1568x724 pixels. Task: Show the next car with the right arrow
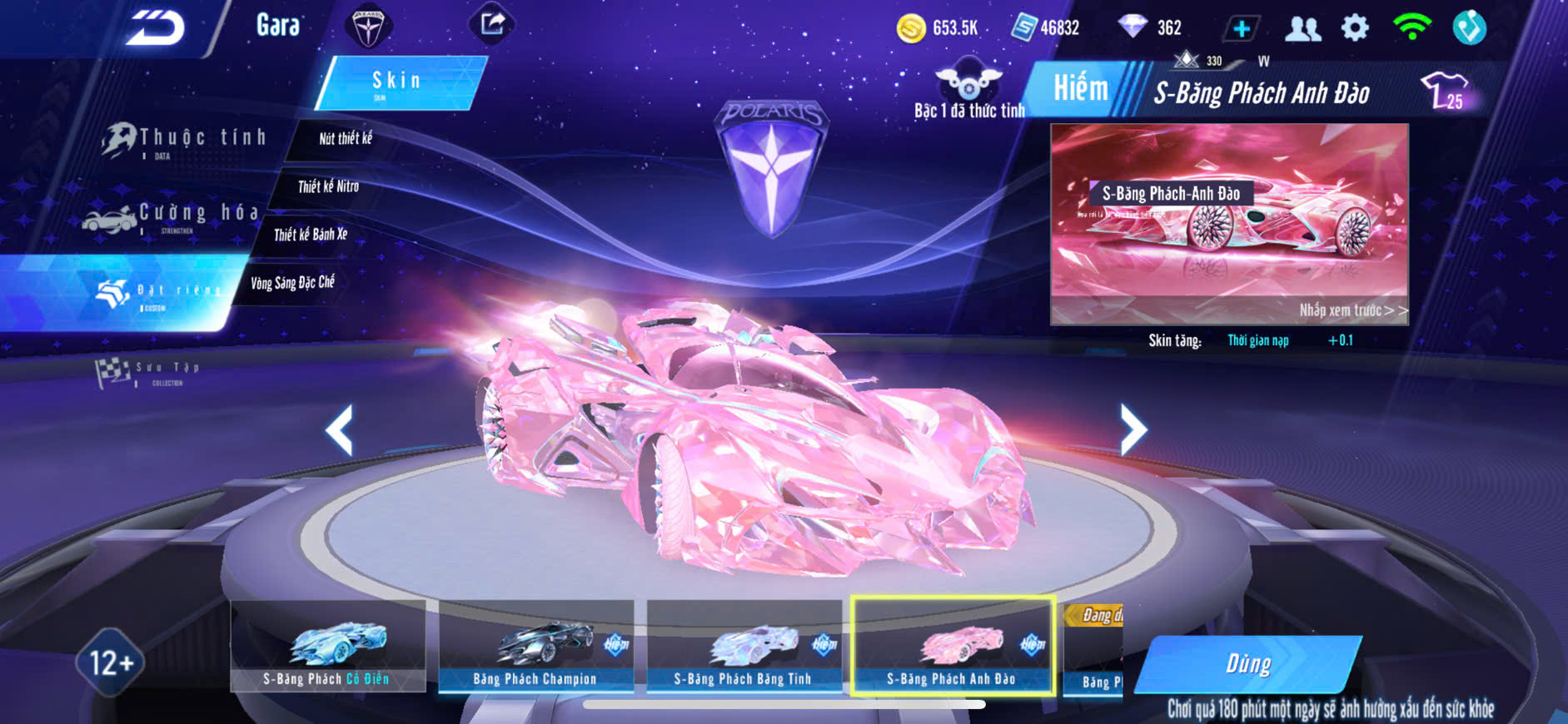pyautogui.click(x=1132, y=429)
